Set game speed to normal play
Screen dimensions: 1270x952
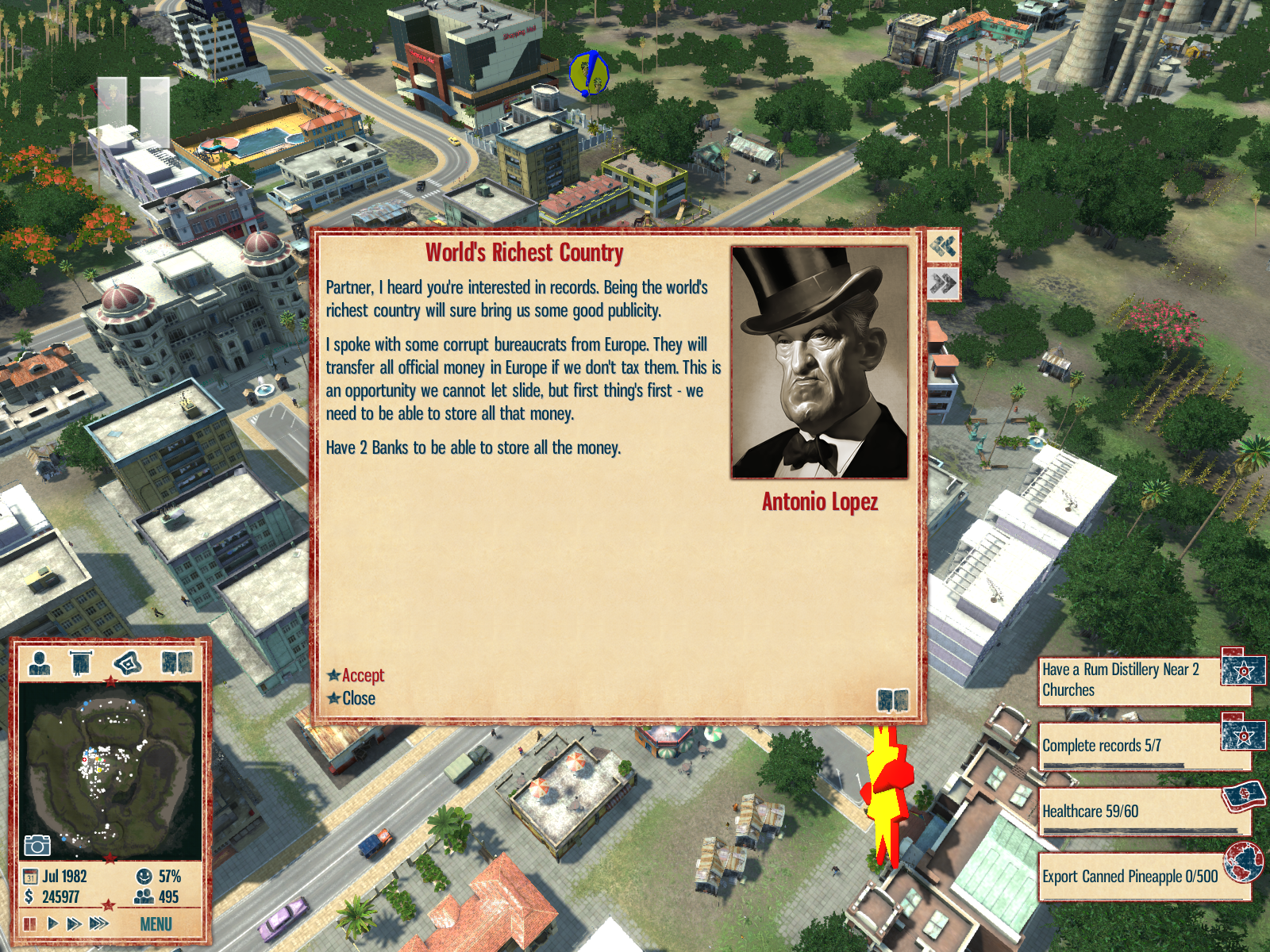pos(52,923)
